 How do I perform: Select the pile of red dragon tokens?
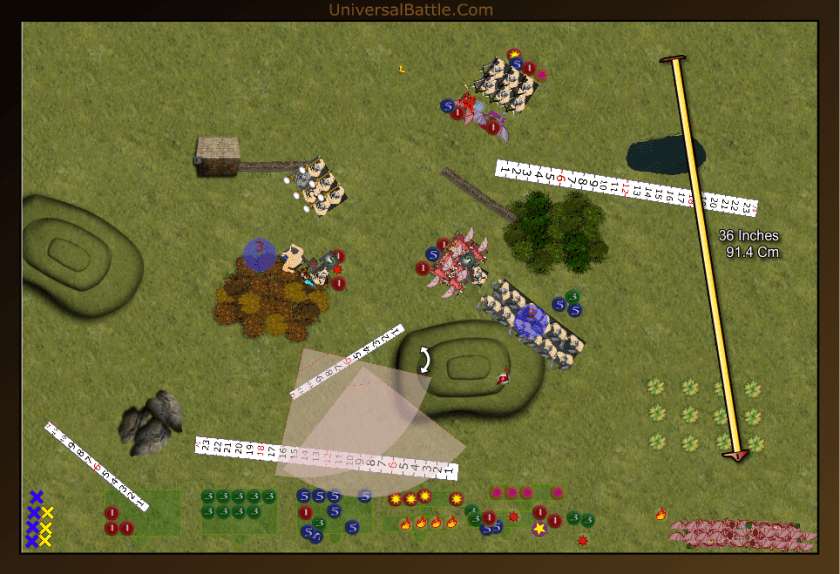(734, 532)
